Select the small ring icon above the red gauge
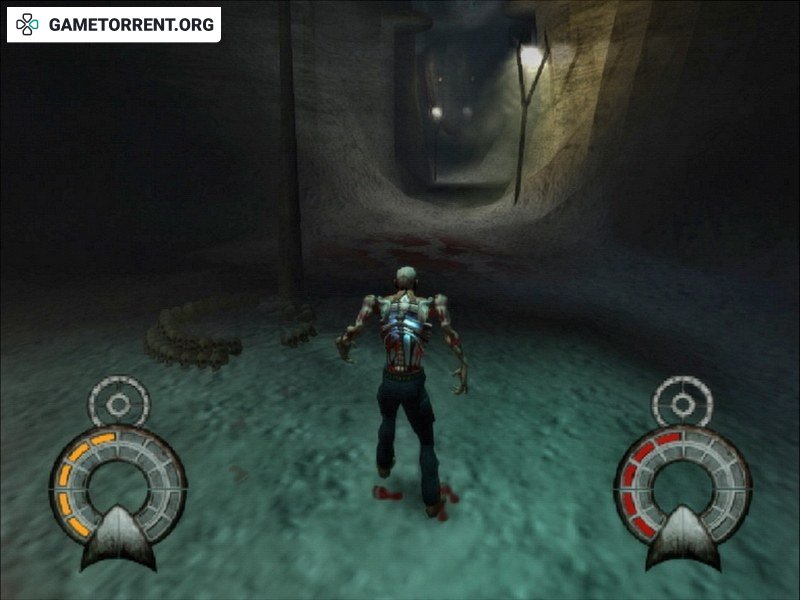 pyautogui.click(x=682, y=403)
